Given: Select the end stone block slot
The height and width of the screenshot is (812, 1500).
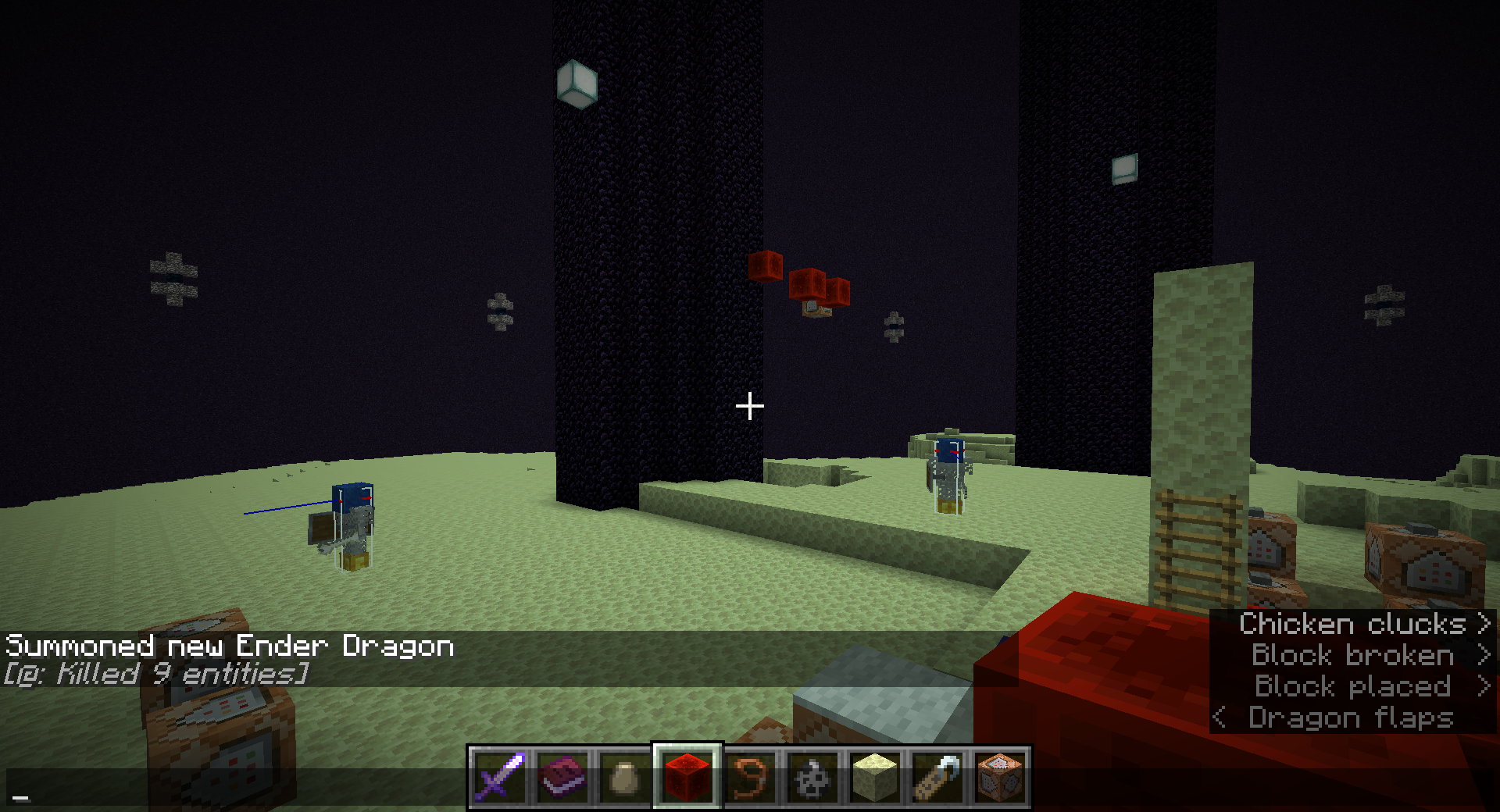Looking at the screenshot, I should point(875,778).
